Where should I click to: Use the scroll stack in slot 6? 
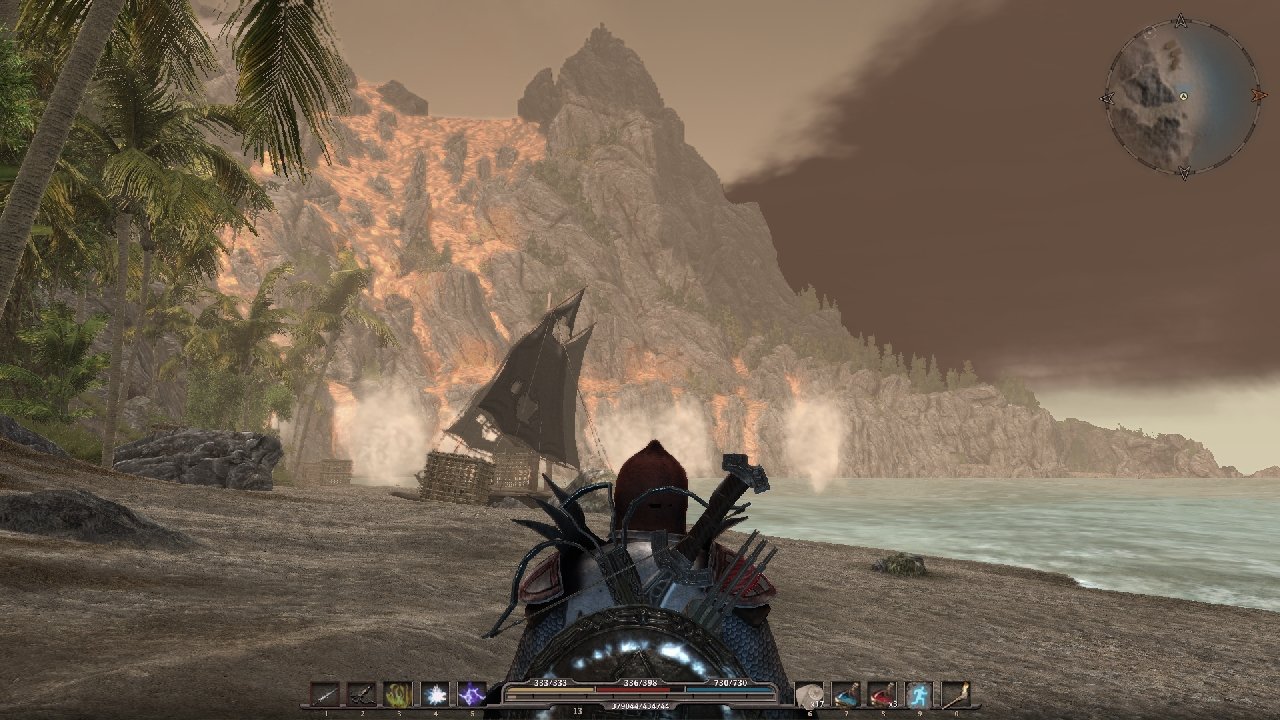tap(809, 694)
